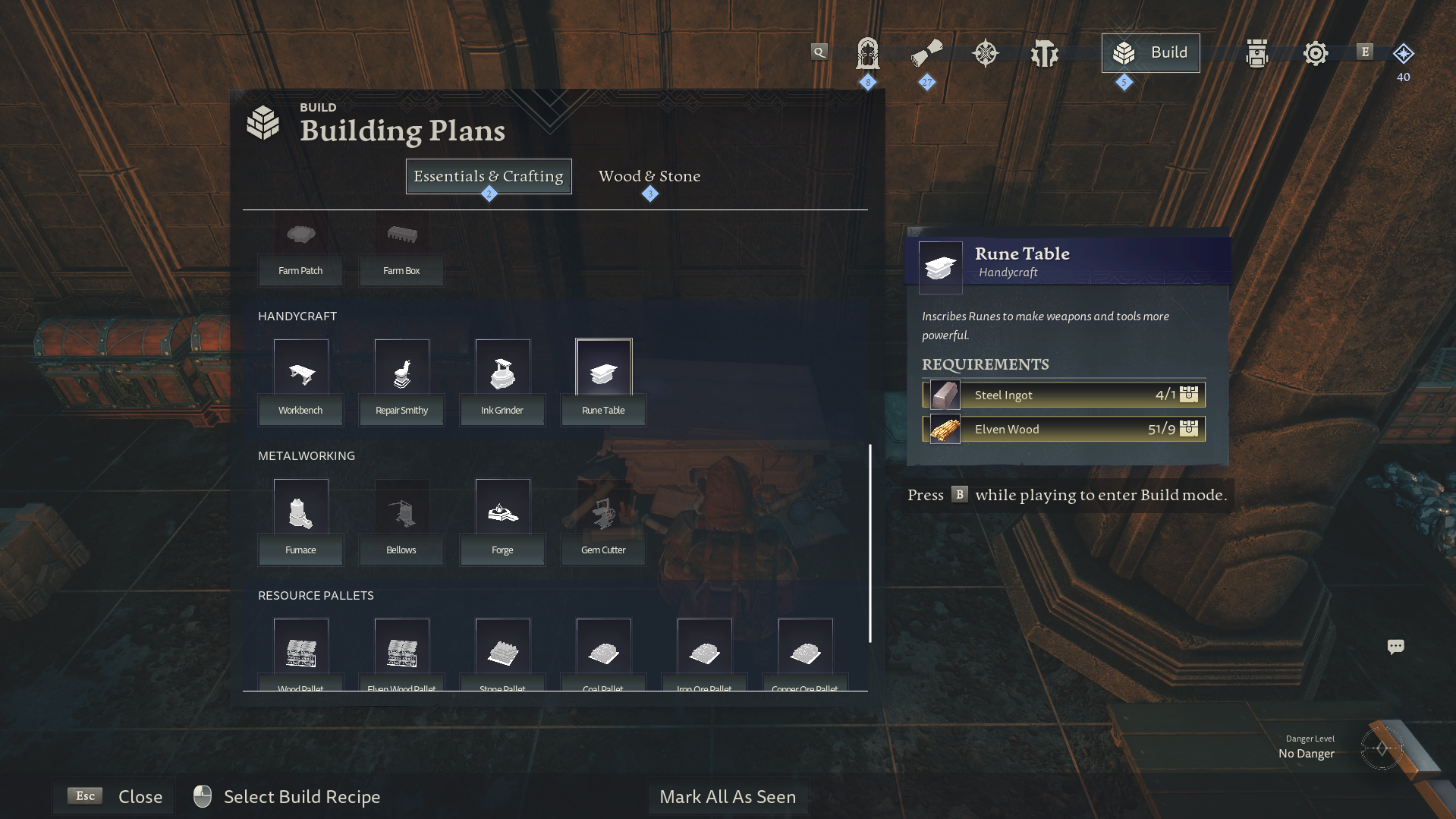Close the Building Plans panel

click(113, 796)
